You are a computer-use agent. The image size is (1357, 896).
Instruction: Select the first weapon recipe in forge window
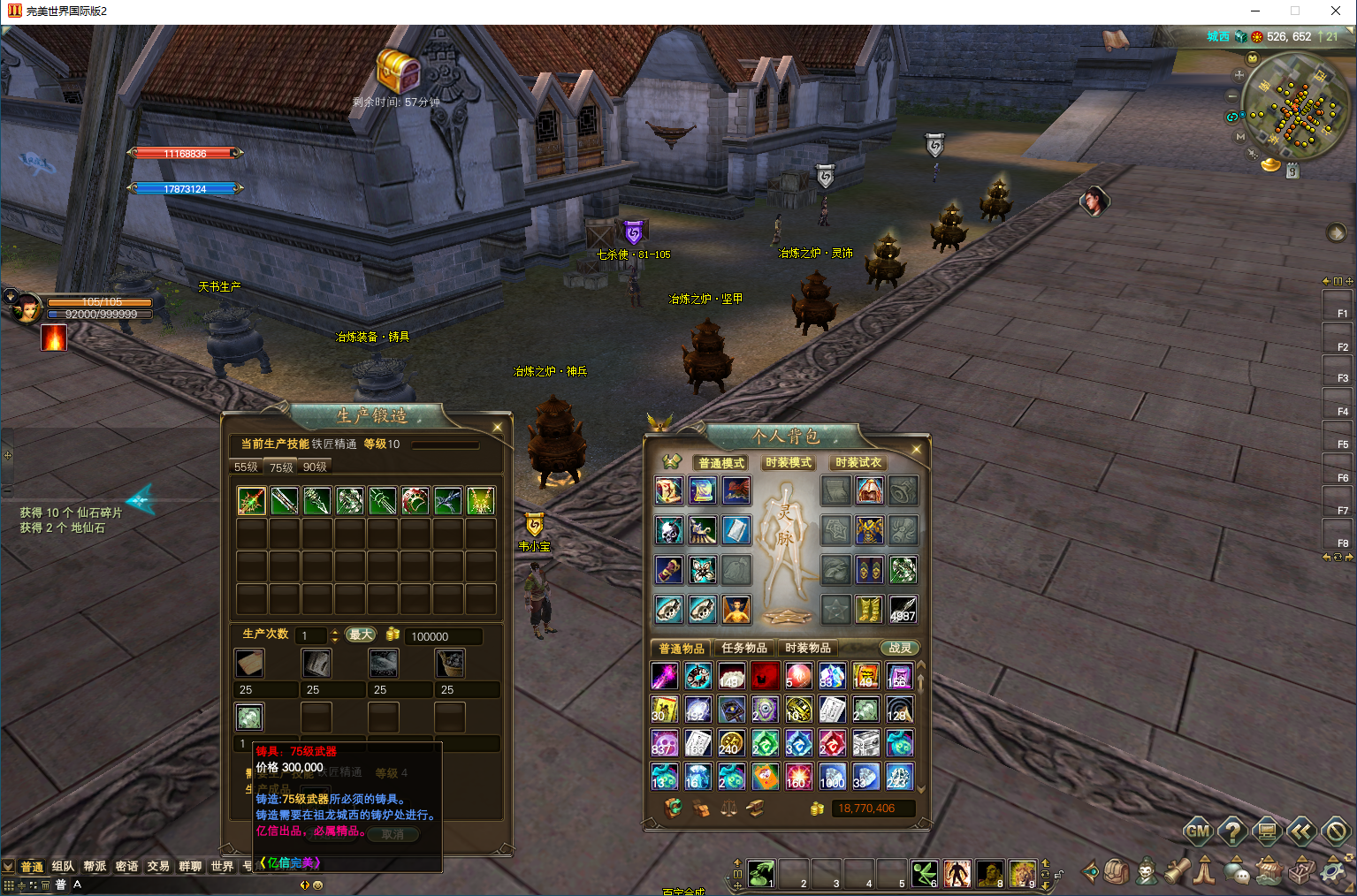(x=250, y=500)
